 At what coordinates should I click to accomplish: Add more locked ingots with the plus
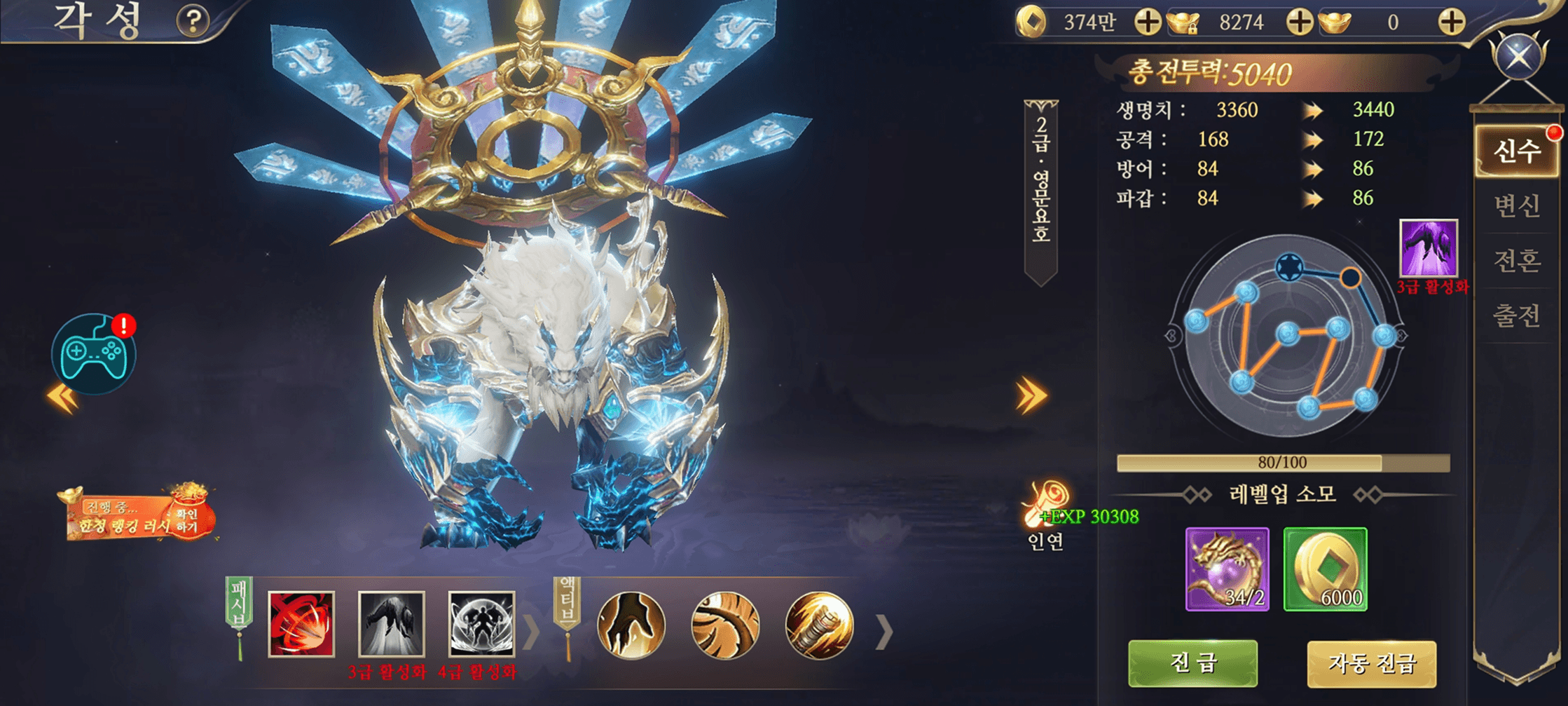[1299, 22]
